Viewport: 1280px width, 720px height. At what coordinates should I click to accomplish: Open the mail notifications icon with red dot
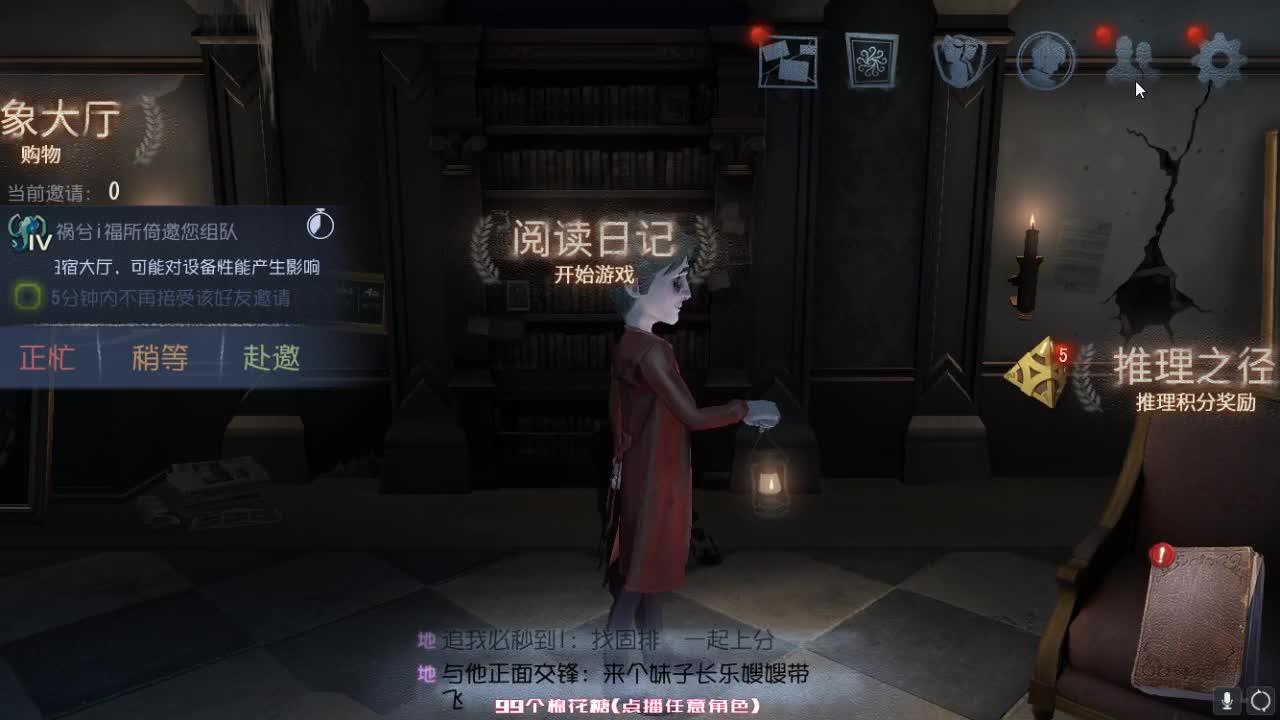tap(790, 60)
